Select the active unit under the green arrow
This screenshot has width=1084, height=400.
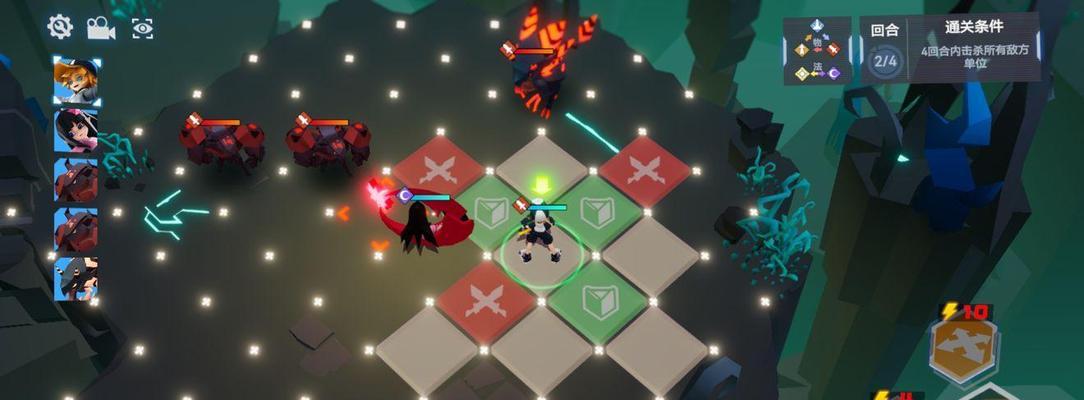[540, 235]
